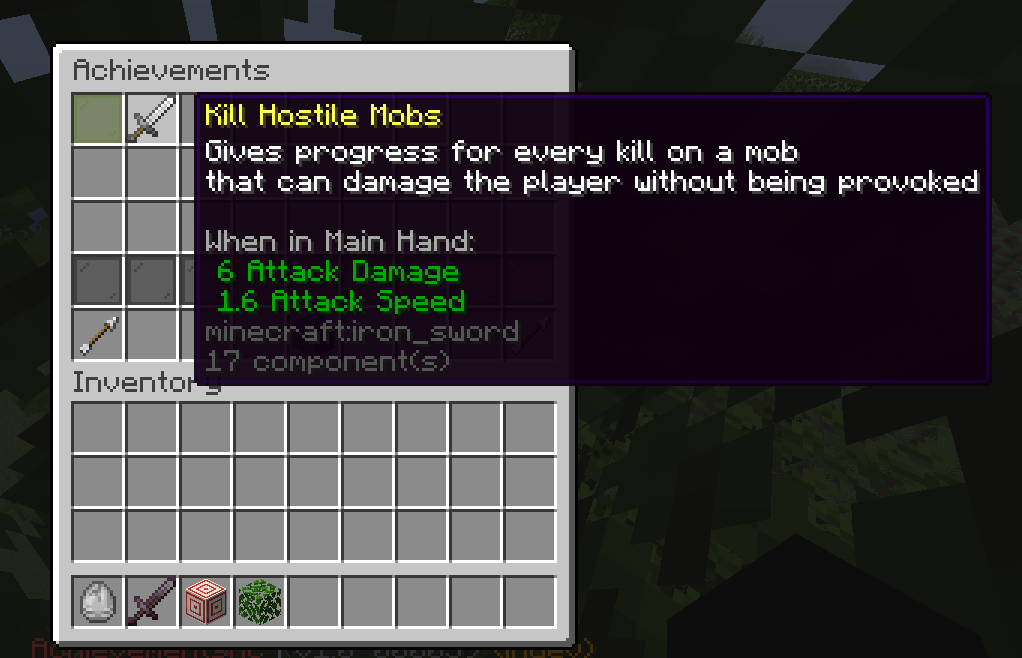
Task: Click the green glass pane slot
Action: [x=98, y=120]
